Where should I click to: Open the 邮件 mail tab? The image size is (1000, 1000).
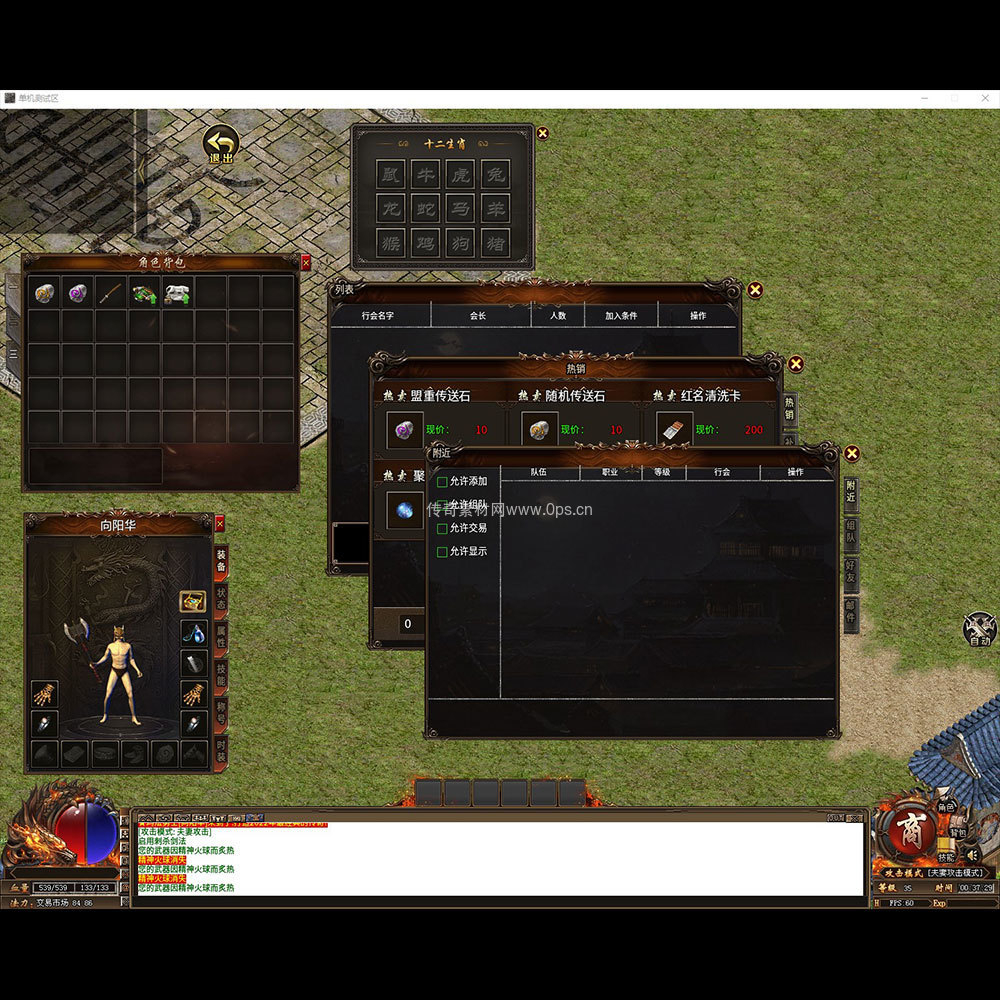850,613
